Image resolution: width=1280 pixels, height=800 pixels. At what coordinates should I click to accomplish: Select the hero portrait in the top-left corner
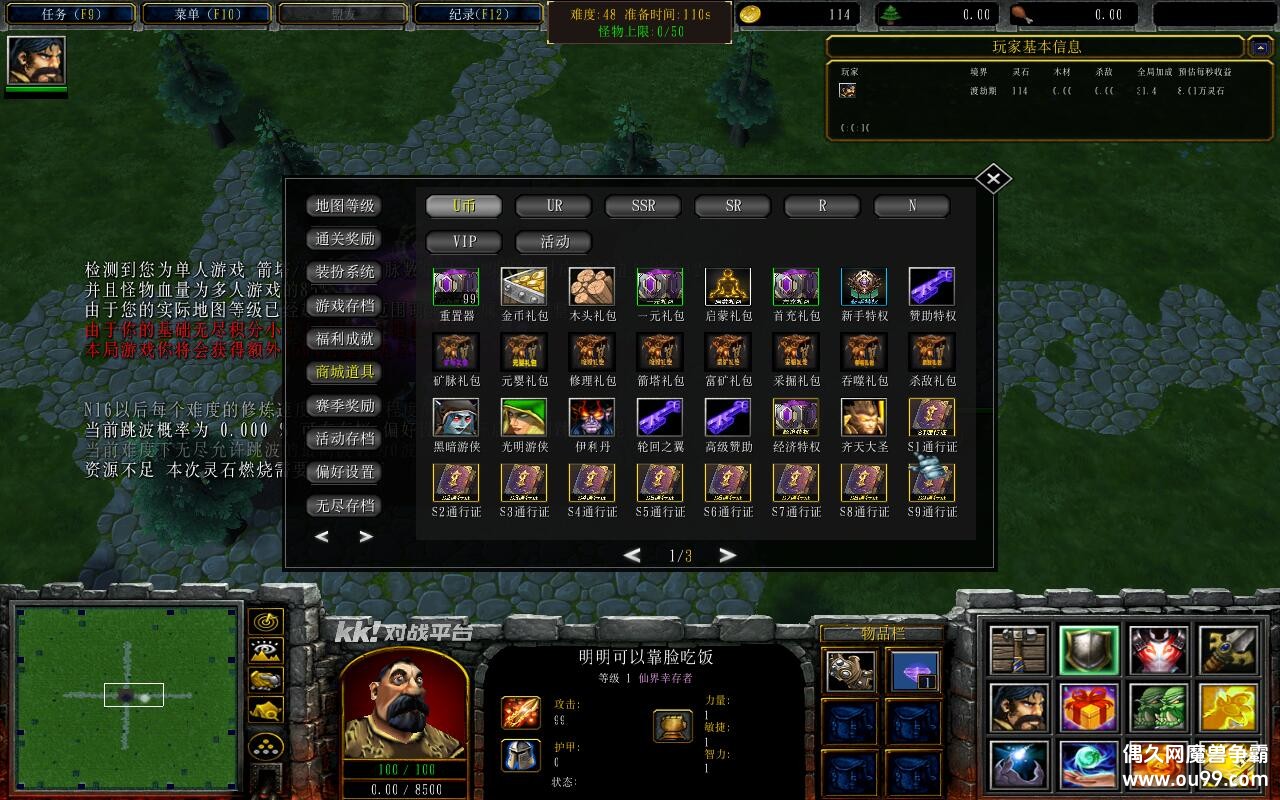tap(37, 61)
